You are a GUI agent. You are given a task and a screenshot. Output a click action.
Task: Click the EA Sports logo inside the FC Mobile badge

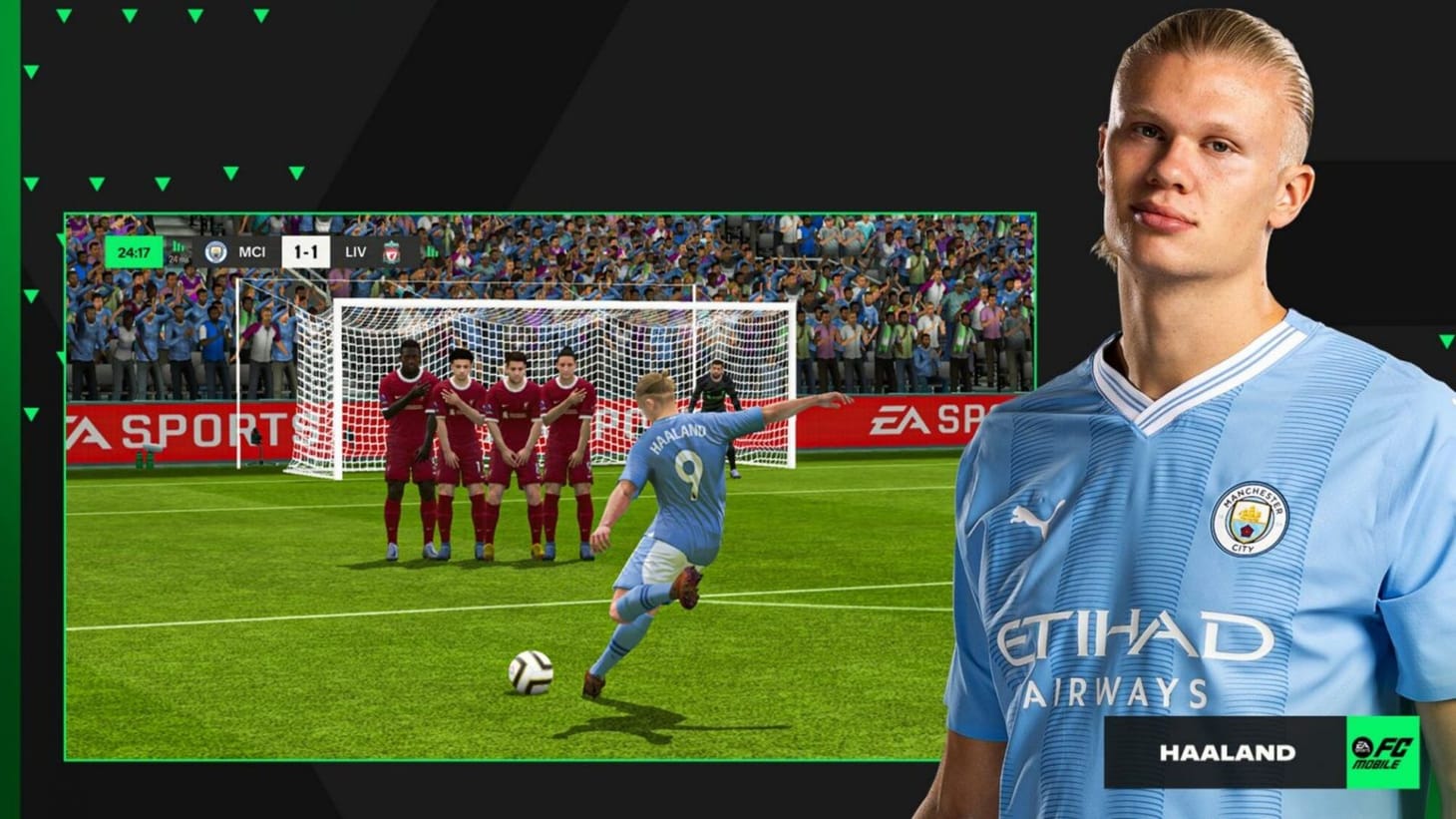1362,748
